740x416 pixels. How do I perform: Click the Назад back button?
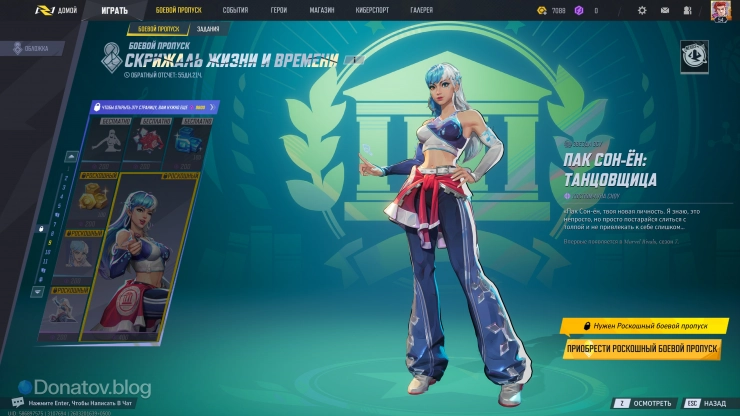tap(705, 404)
